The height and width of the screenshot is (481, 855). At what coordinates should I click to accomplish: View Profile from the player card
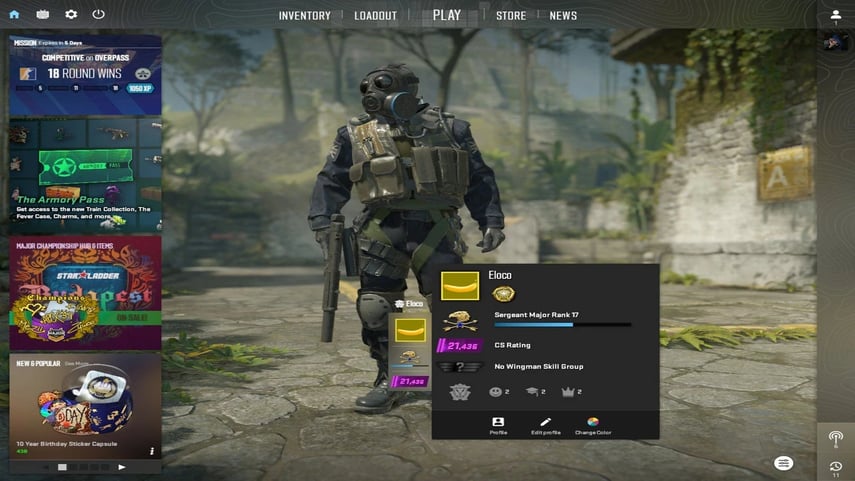coord(498,425)
